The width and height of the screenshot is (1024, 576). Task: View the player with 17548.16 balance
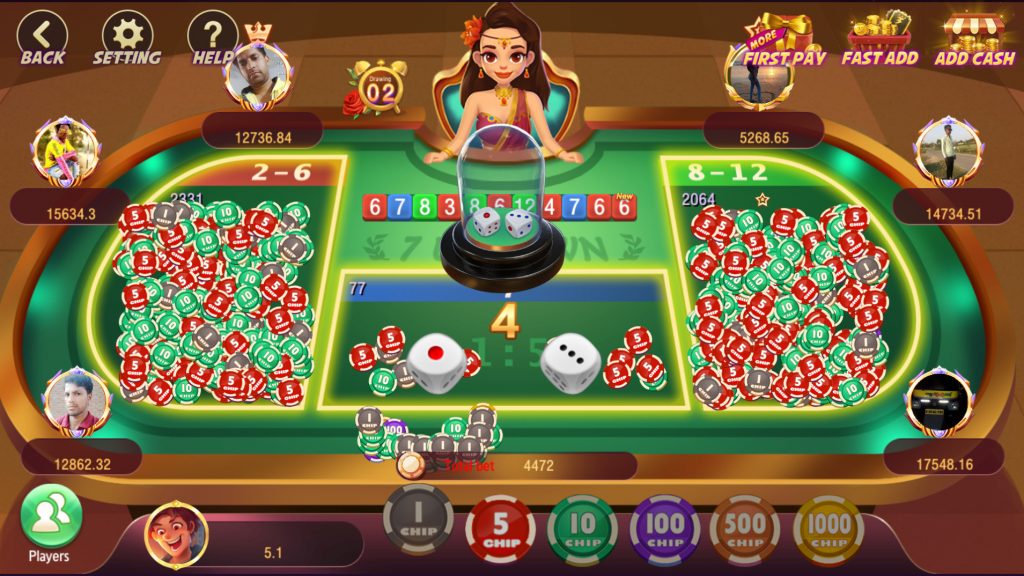(939, 402)
